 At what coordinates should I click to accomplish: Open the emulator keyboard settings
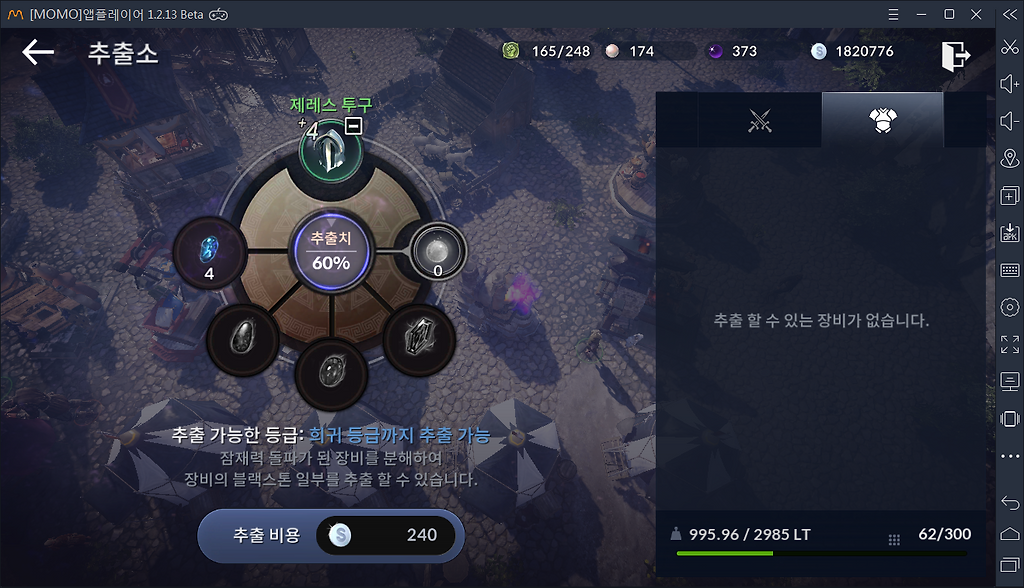point(1009,271)
